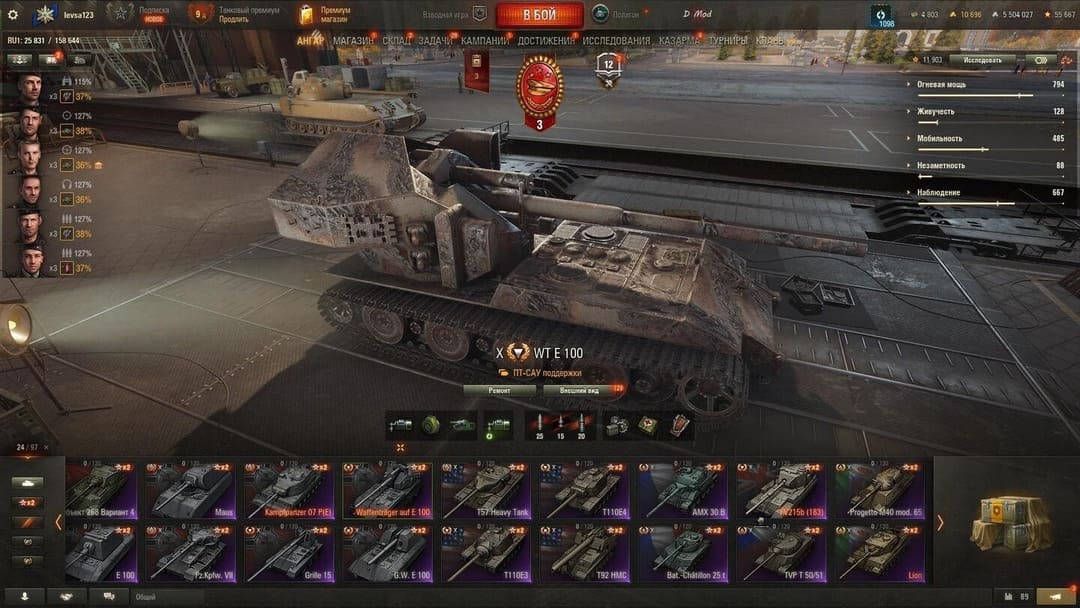Open the settings gear menu

point(13,15)
